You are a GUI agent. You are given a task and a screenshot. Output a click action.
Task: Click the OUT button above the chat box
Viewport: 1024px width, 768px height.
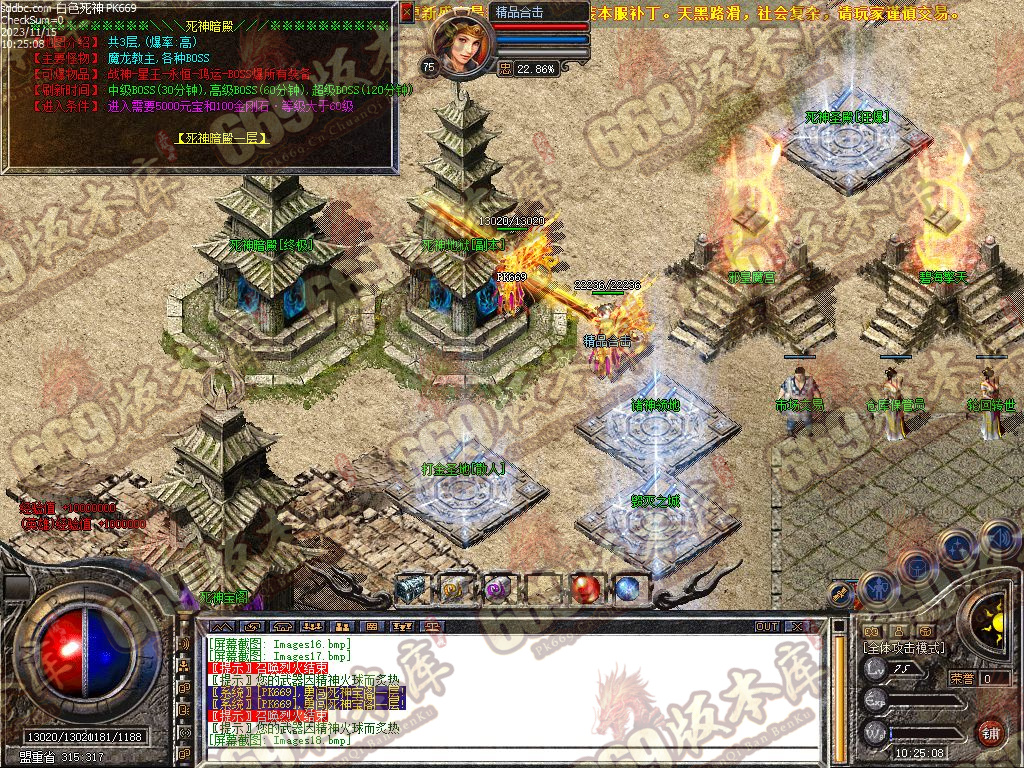pos(767,626)
